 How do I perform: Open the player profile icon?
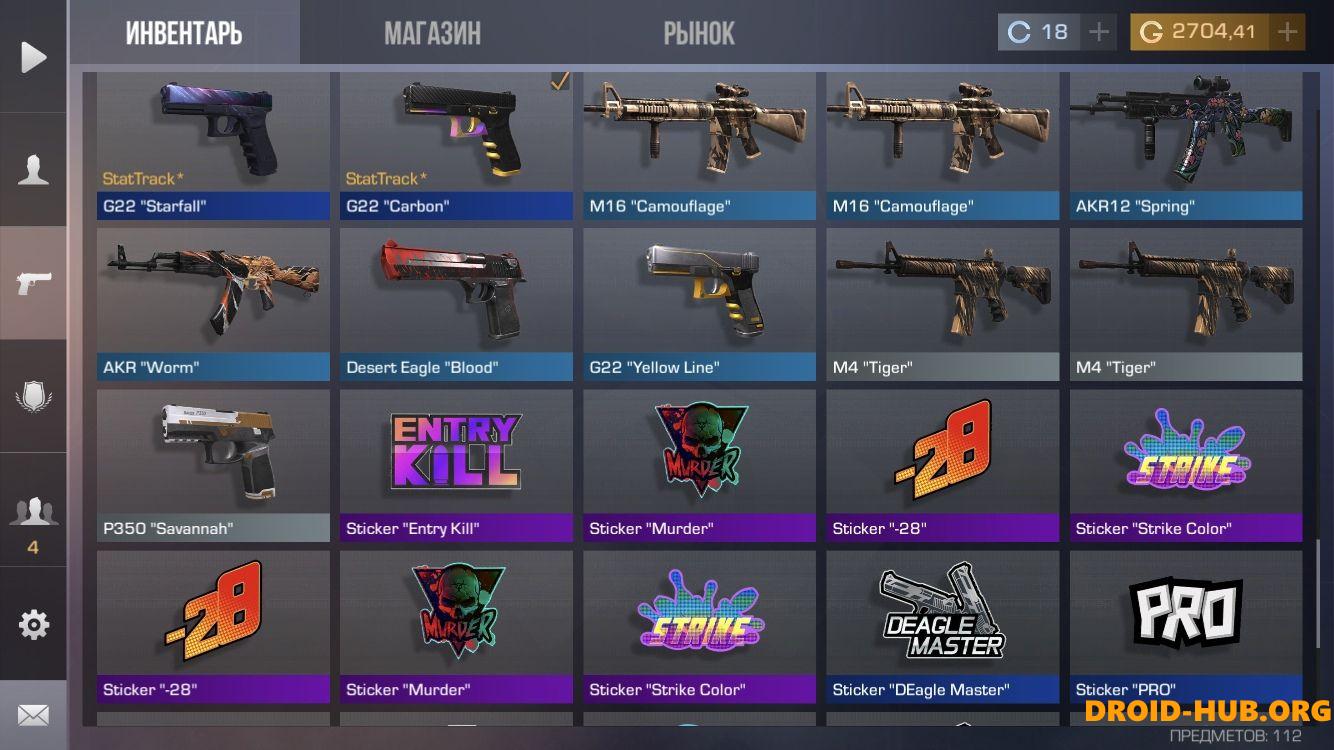(x=34, y=170)
